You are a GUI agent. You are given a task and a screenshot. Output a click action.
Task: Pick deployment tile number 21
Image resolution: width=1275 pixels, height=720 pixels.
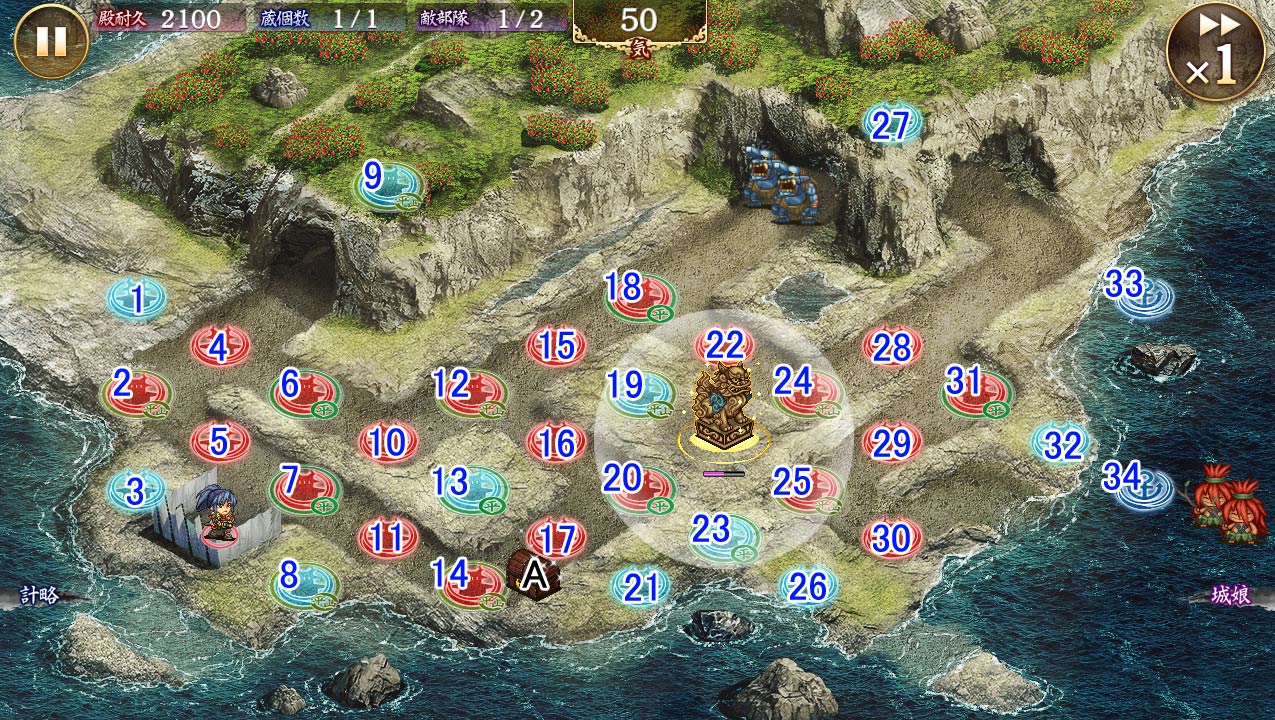pyautogui.click(x=640, y=587)
